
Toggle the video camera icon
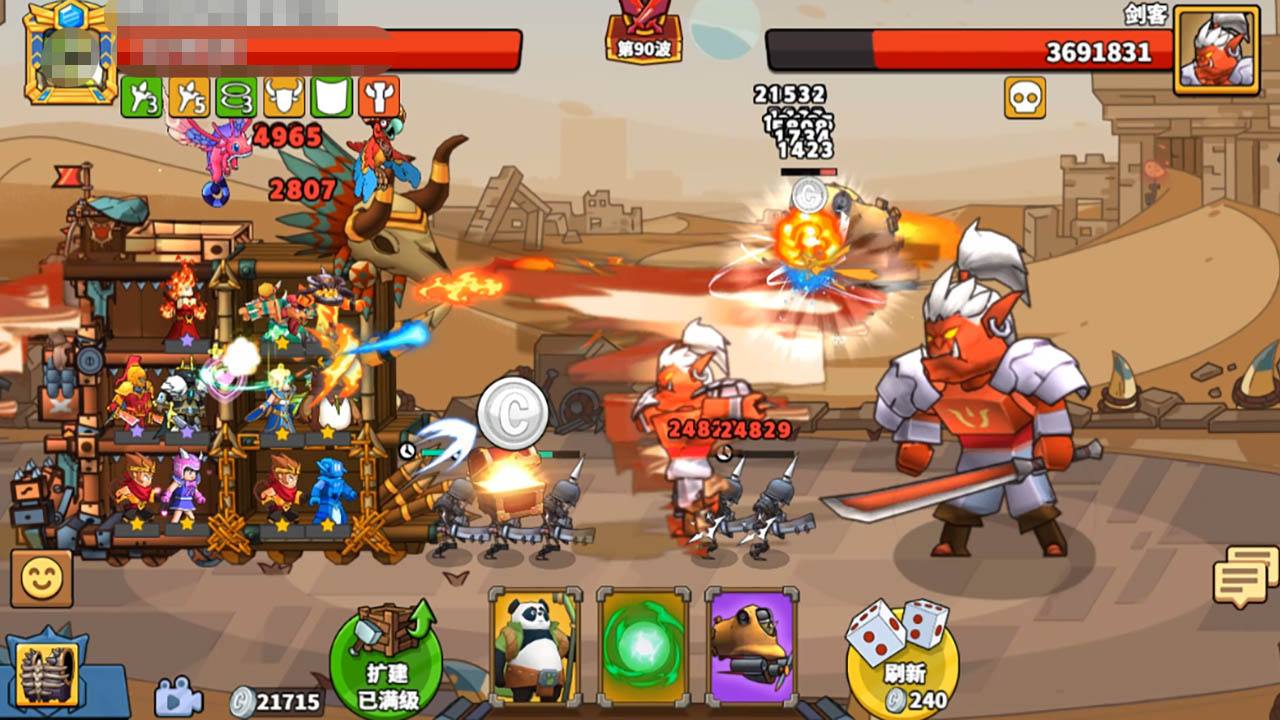click(178, 699)
